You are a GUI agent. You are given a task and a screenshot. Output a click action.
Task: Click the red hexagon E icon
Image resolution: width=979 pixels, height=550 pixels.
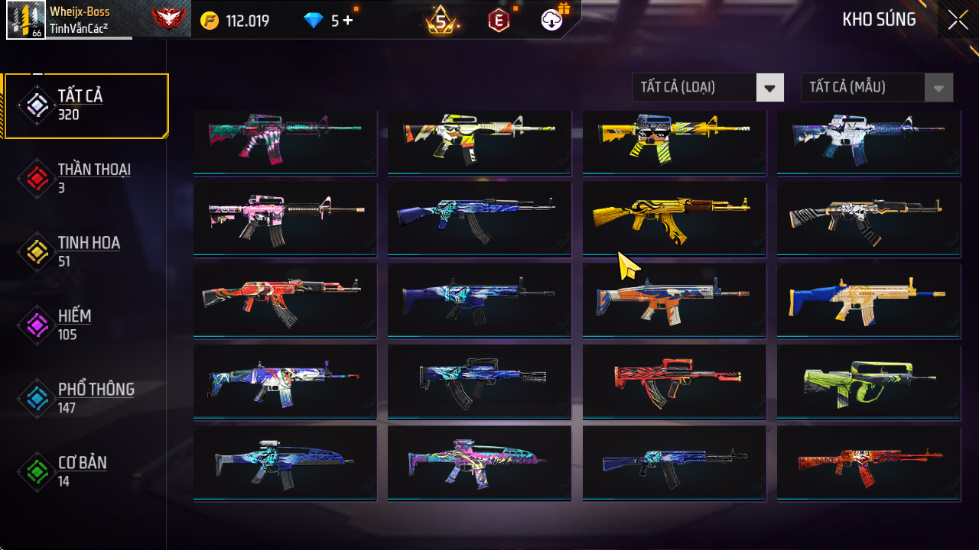(x=498, y=20)
